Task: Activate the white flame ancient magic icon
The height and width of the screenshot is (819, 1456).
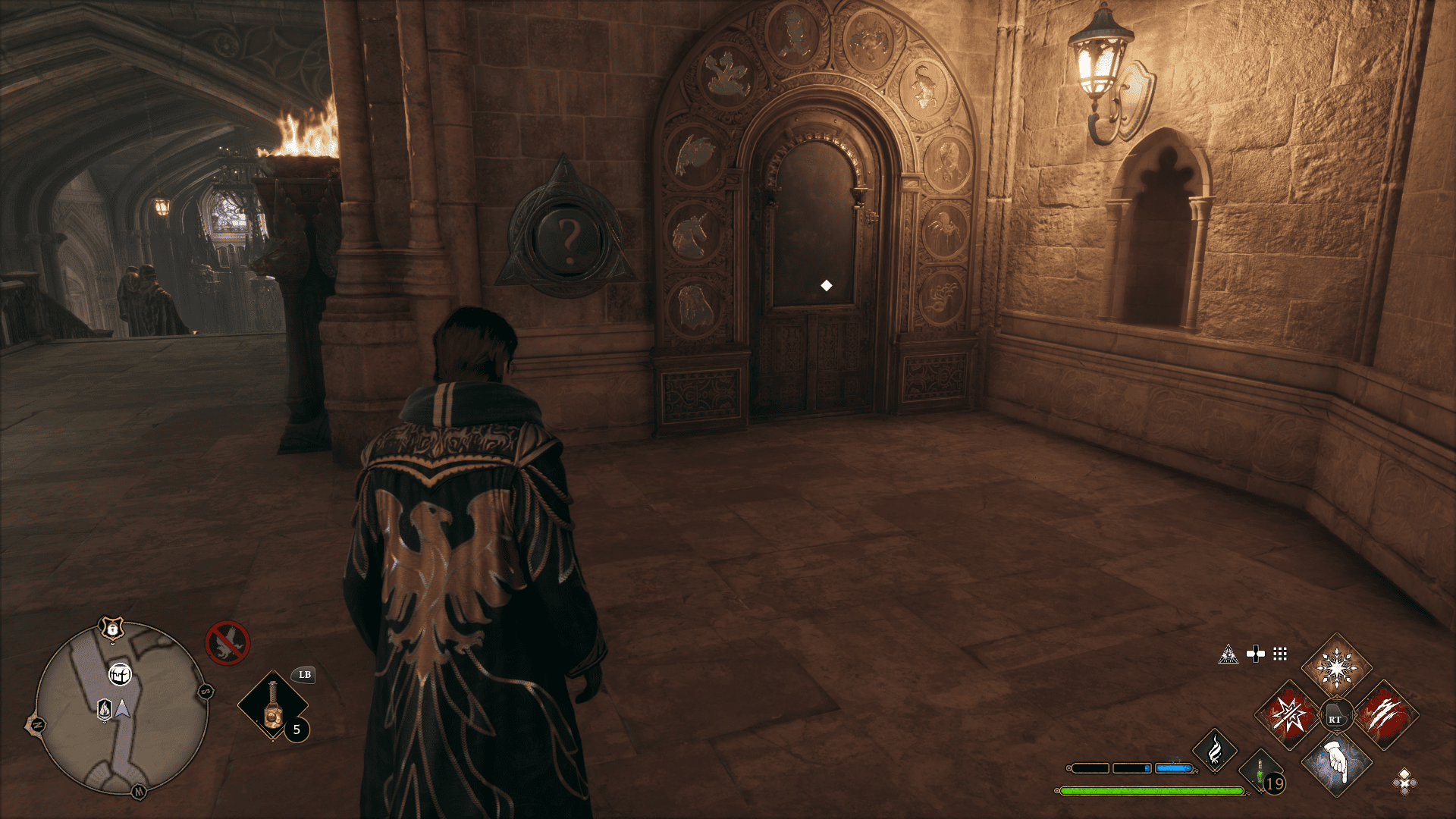Action: click(1214, 751)
